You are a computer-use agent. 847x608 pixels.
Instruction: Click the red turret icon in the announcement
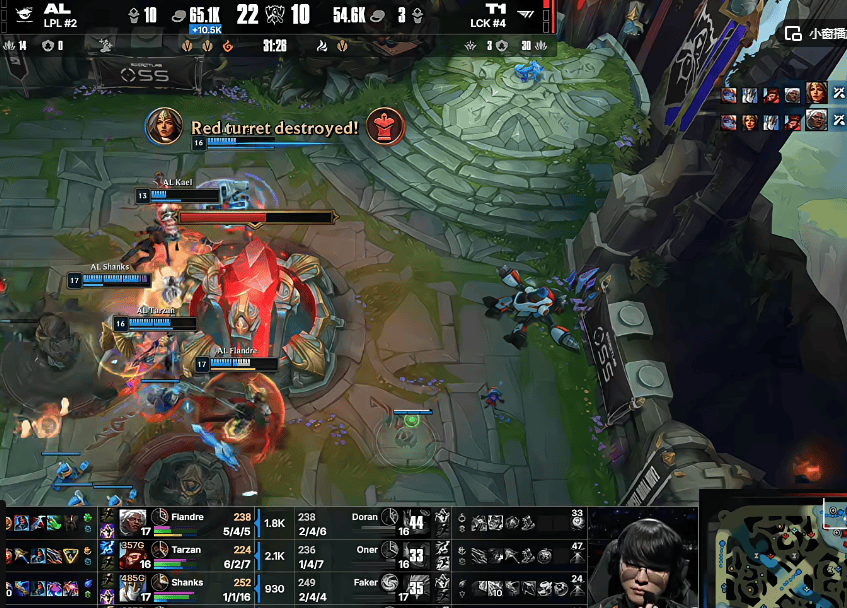pos(383,127)
